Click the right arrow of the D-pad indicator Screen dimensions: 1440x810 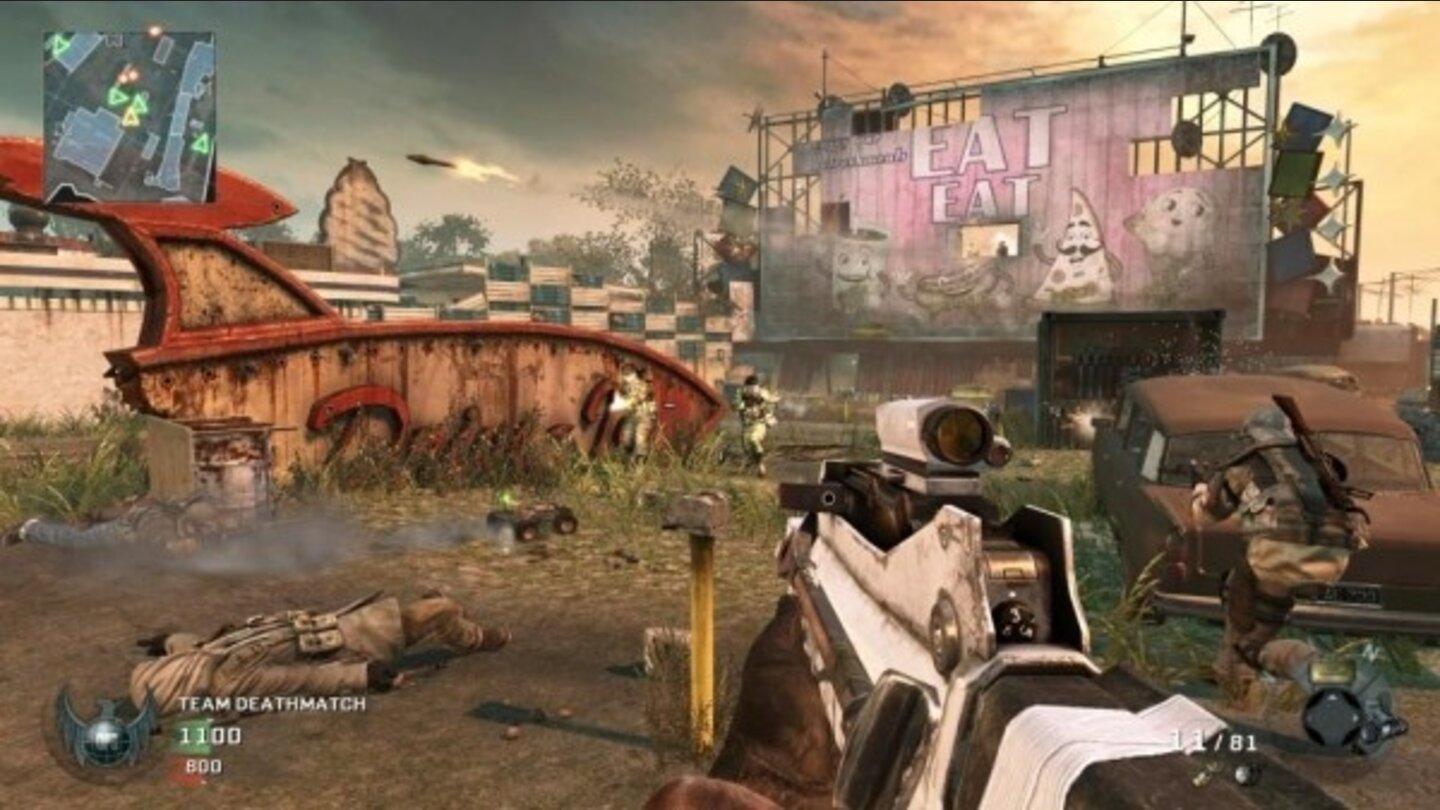[1356, 717]
